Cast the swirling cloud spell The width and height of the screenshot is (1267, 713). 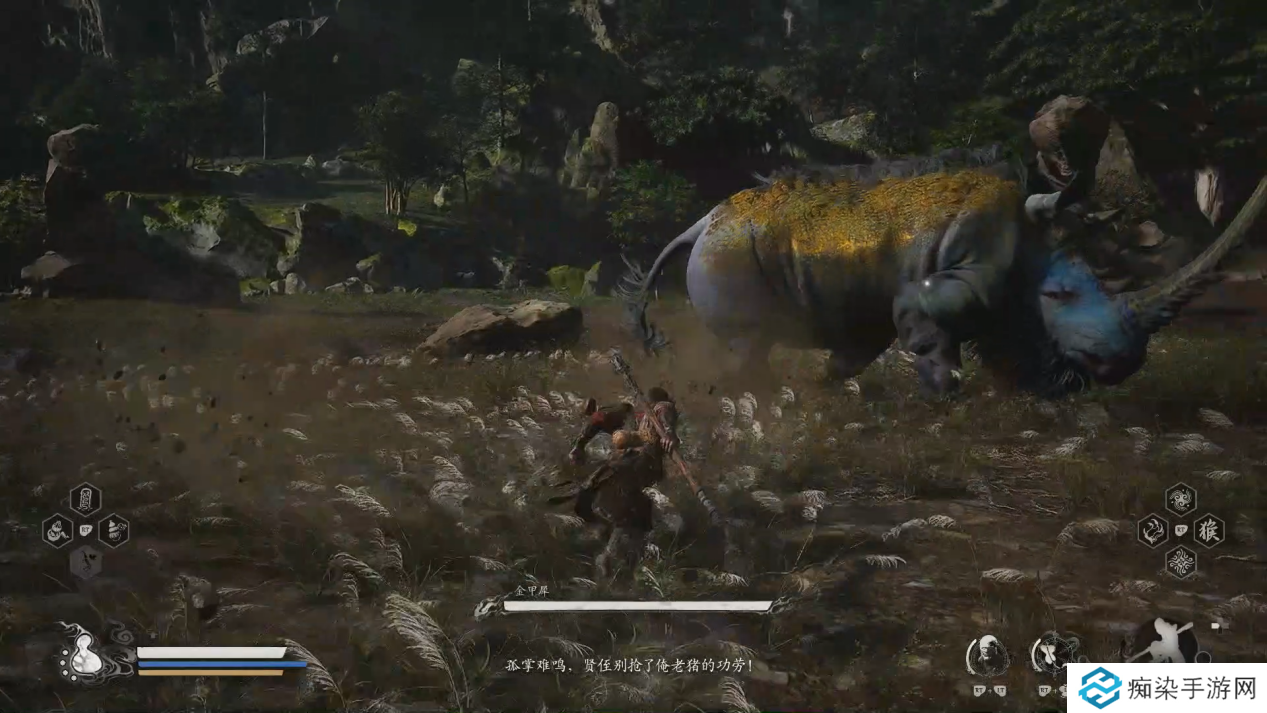(x=1181, y=498)
